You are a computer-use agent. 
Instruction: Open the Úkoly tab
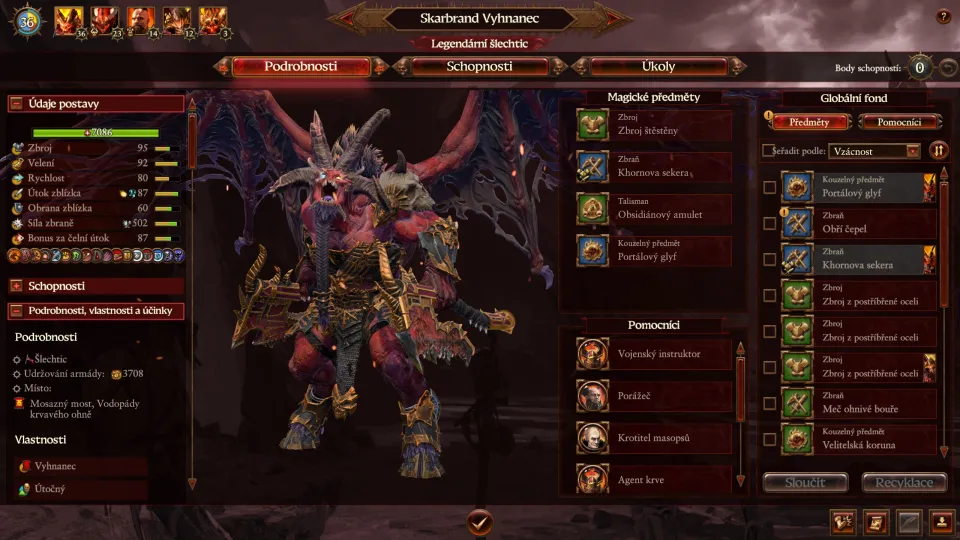click(658, 67)
